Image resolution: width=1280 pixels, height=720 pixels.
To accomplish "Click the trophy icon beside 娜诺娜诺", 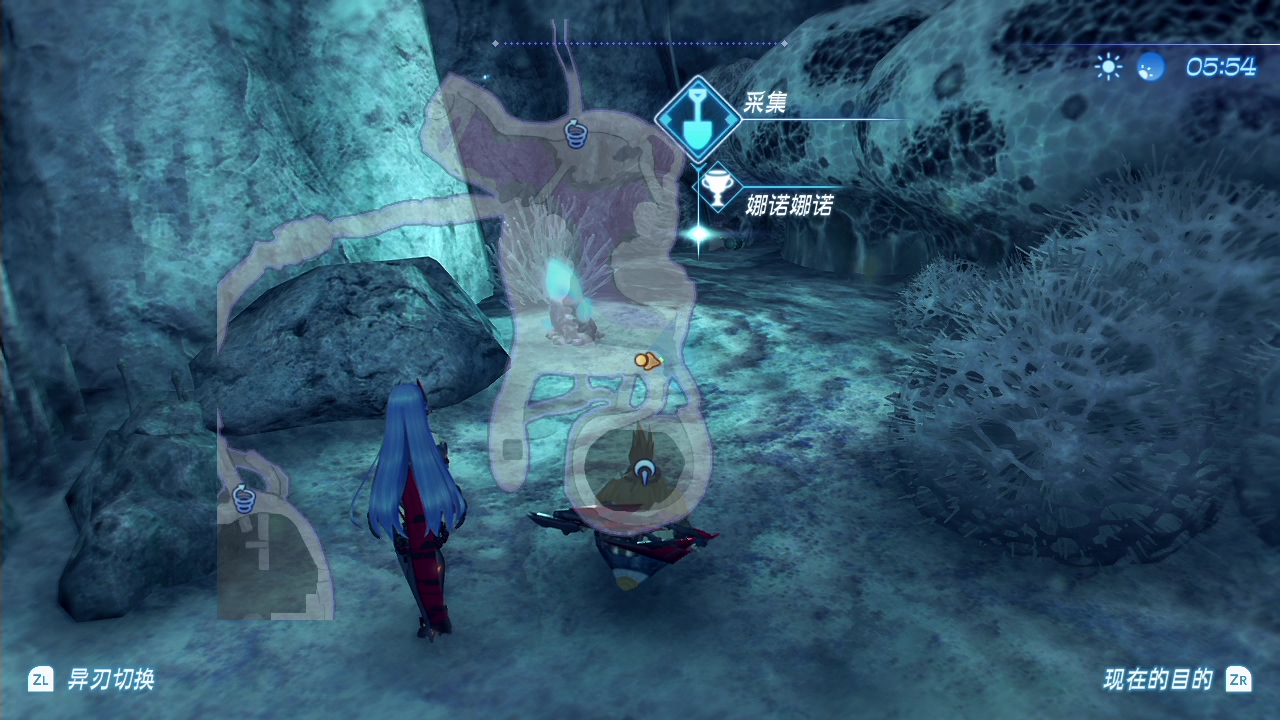I will (x=717, y=187).
